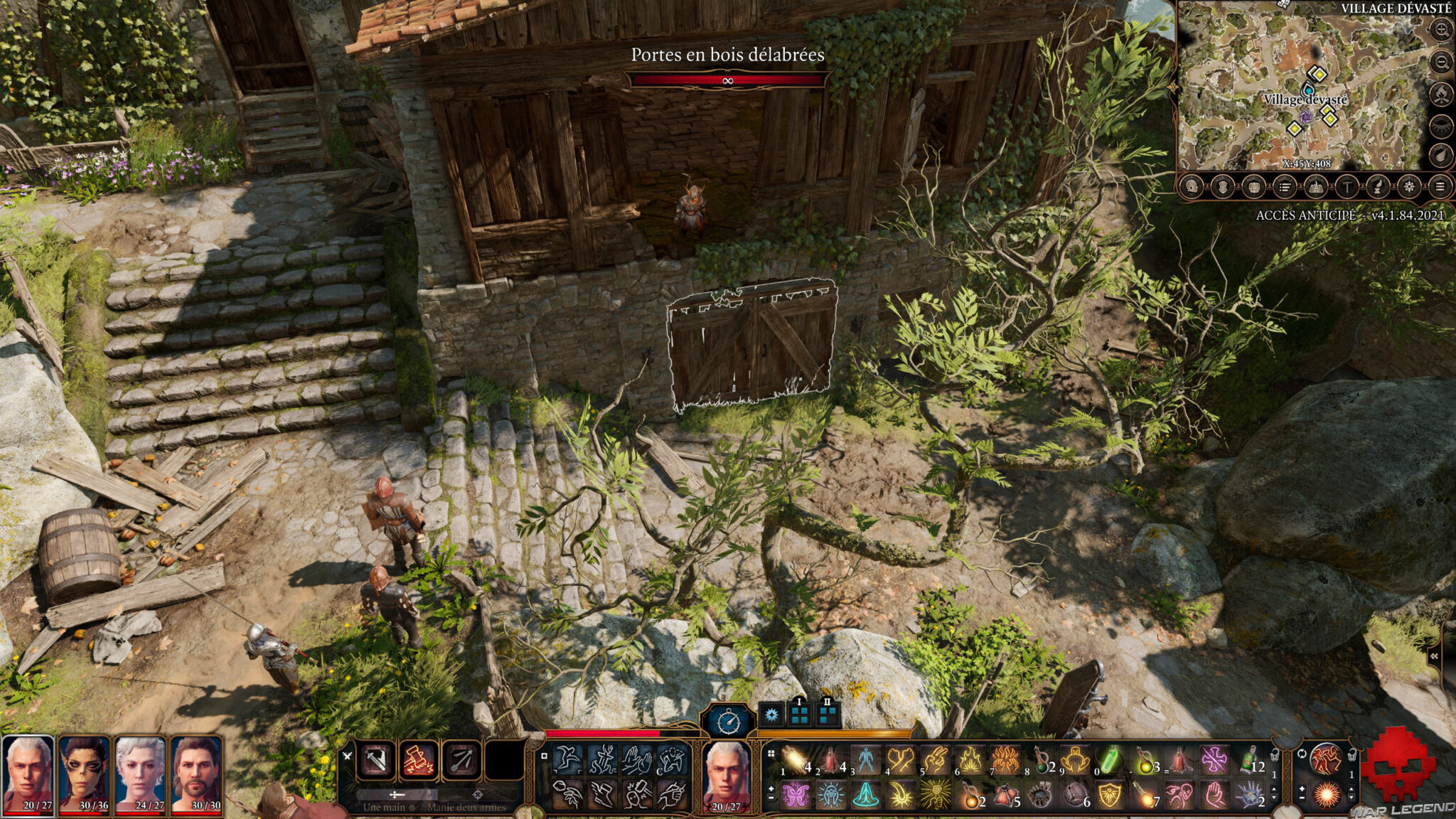Zoom in the minimap with the magnifier button
Screen dimensions: 1456x819
pos(1441,30)
